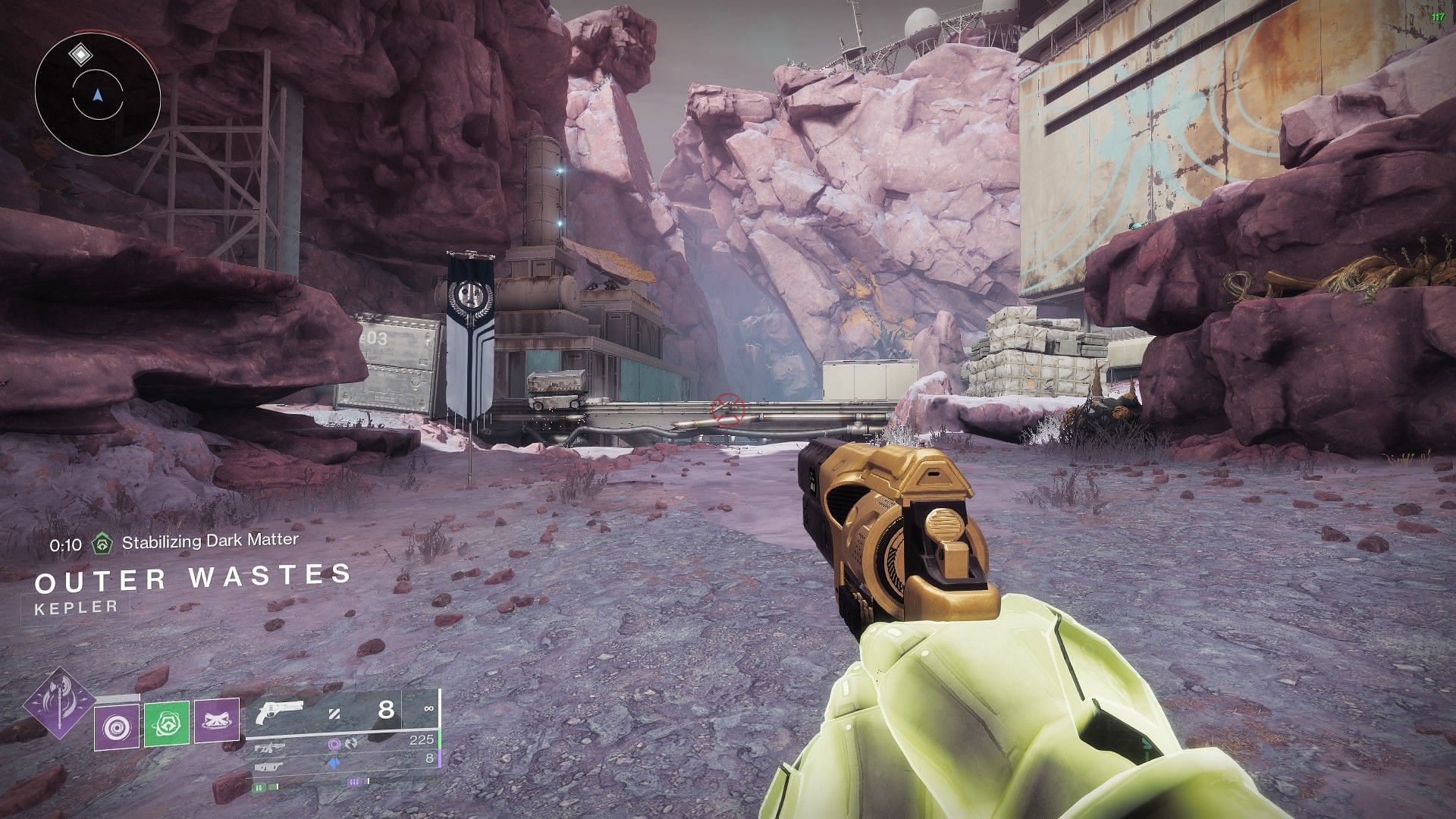
Task: Activate the purple axe super ability
Action: 58,703
